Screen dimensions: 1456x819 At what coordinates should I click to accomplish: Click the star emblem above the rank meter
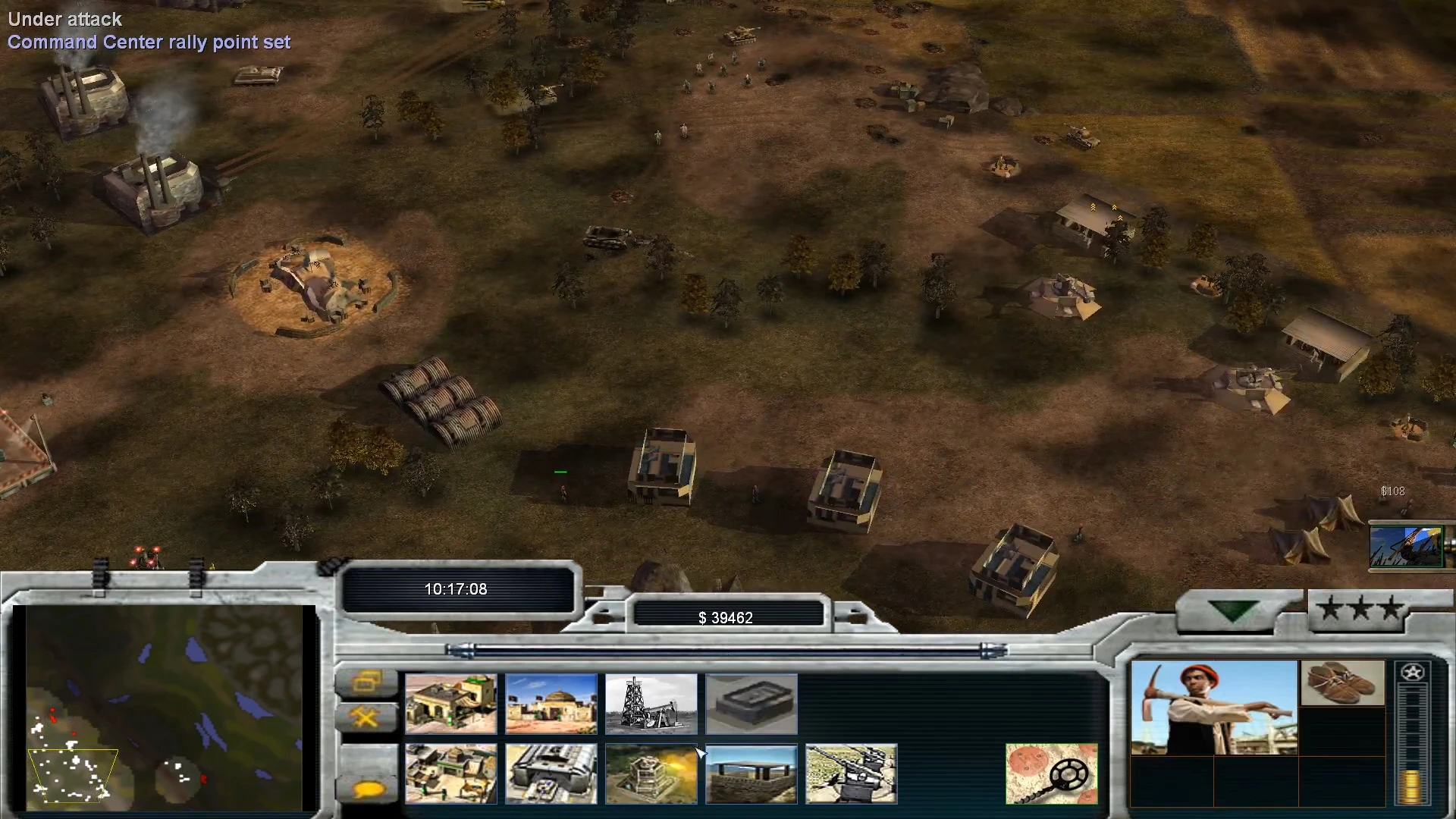coord(1412,670)
